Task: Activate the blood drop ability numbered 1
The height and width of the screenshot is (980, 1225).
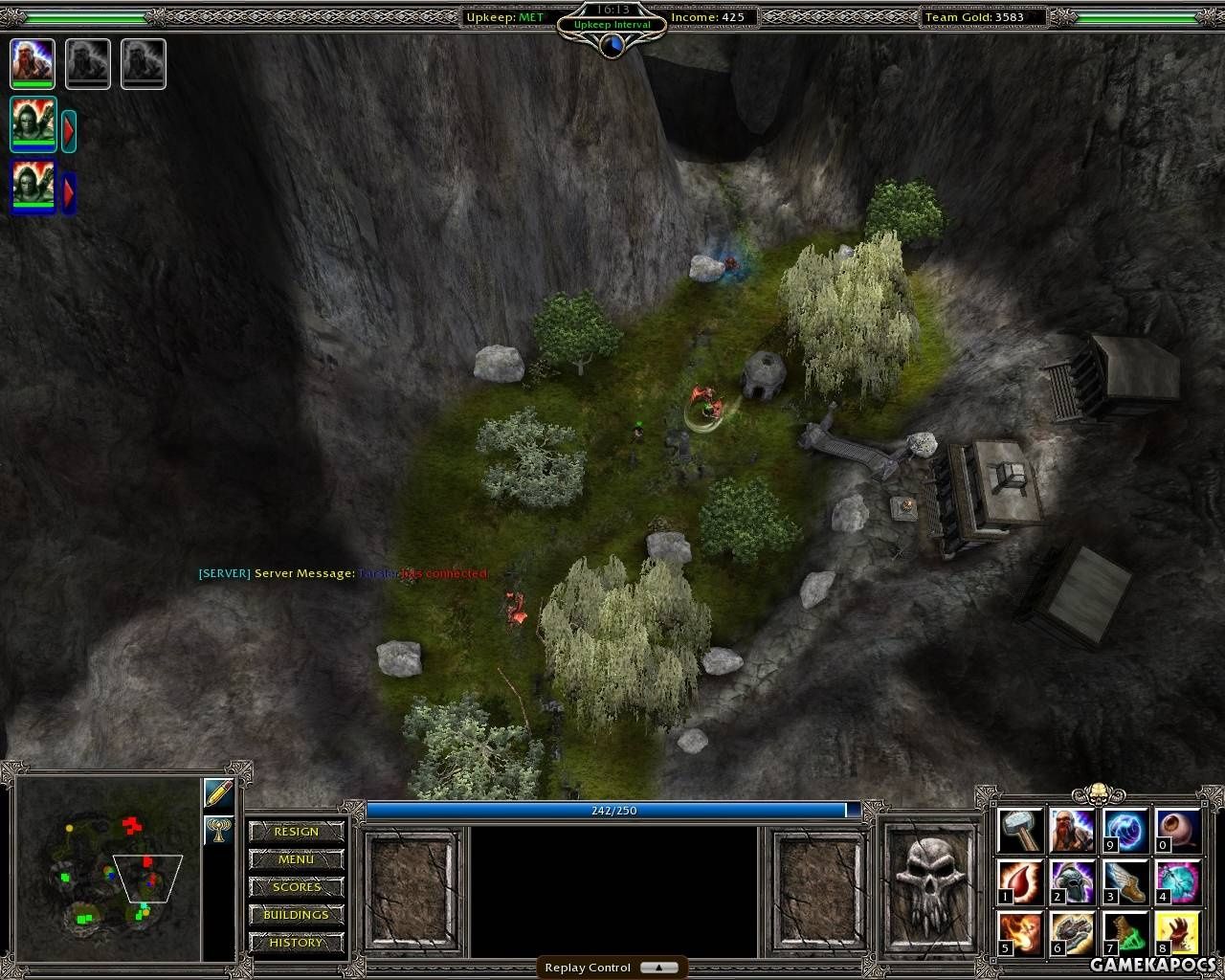Action: coord(1020,882)
